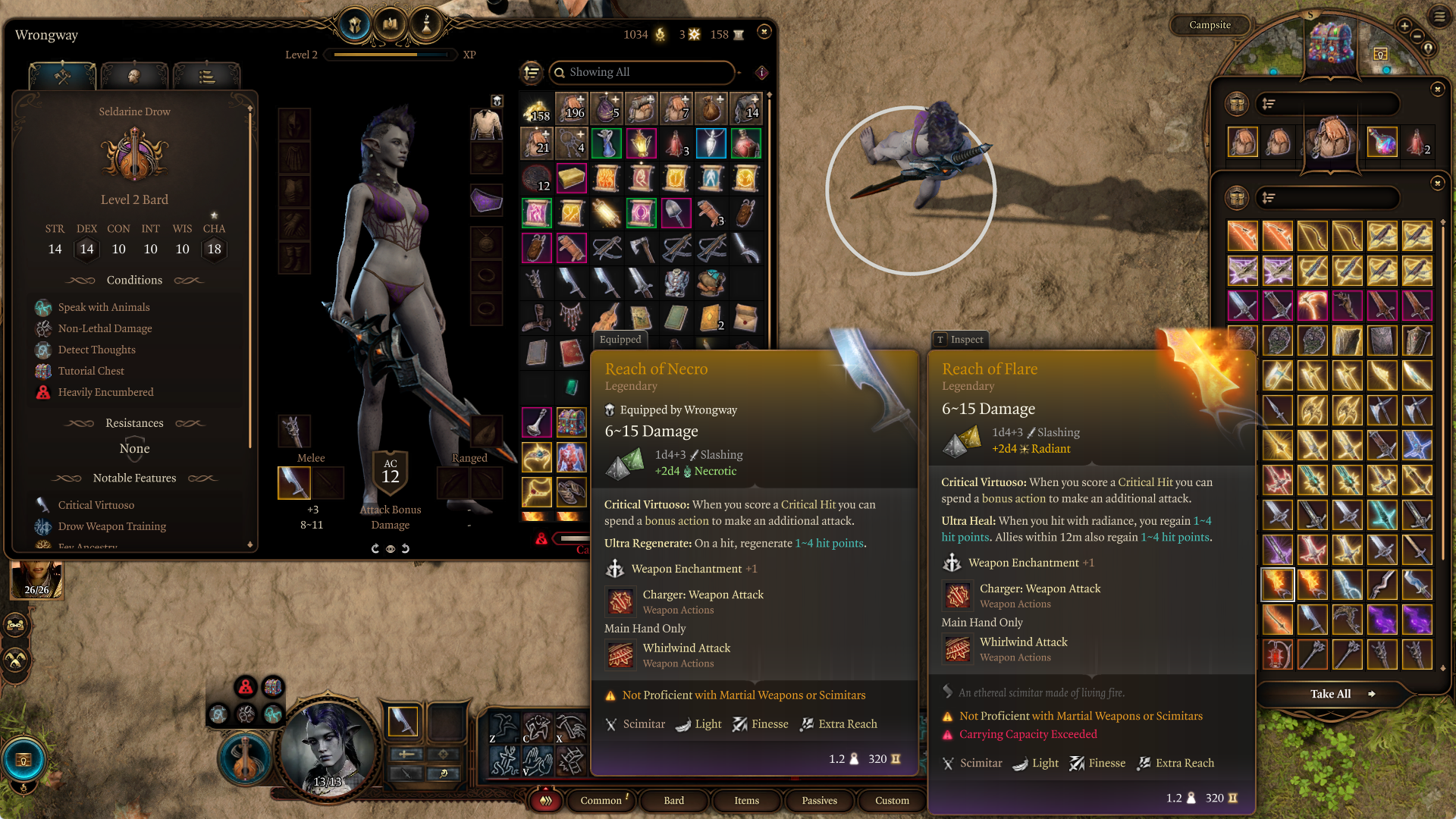Switch to the Custom hotbar tab
The image size is (1456, 819).
pos(892,800)
